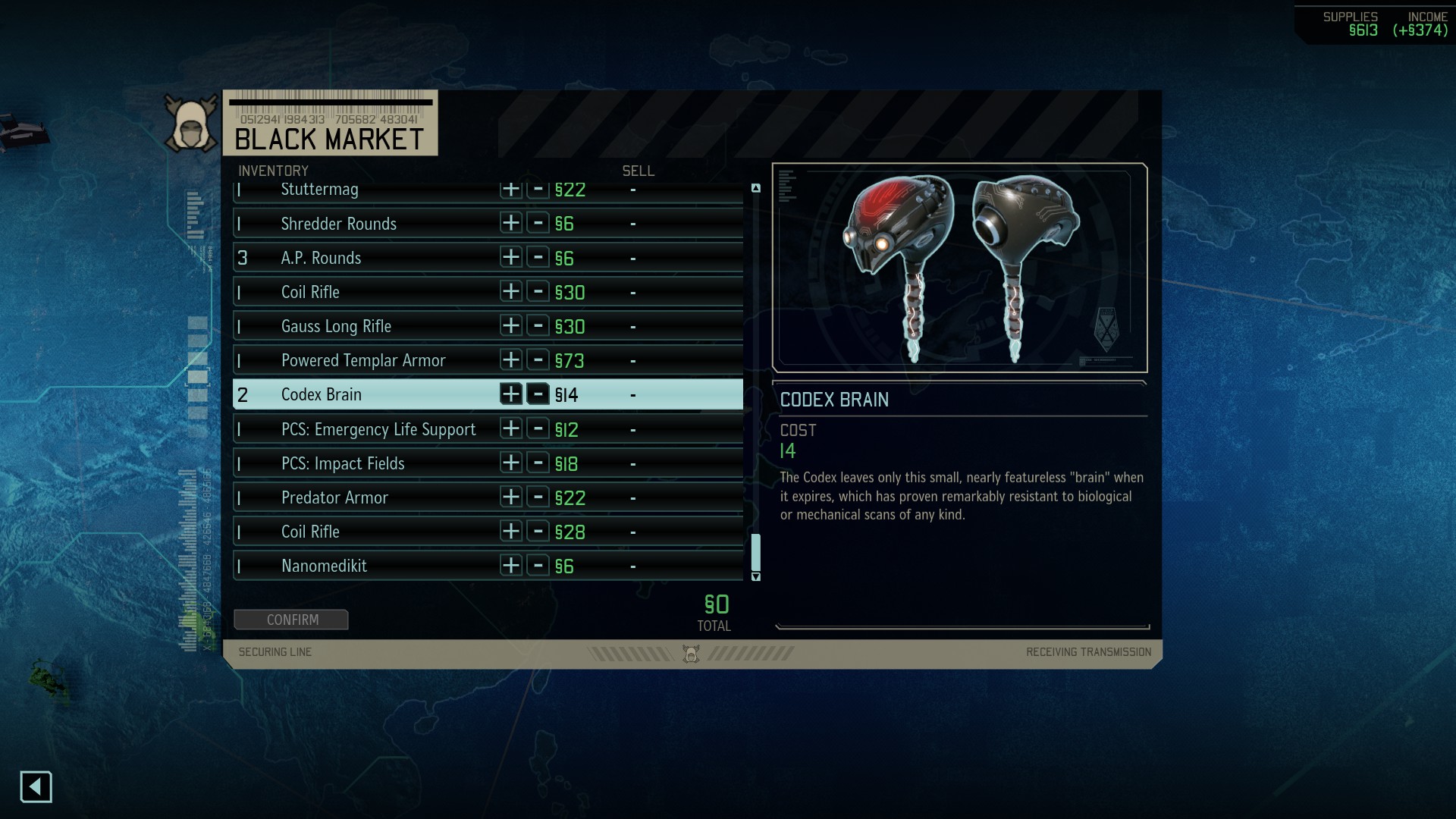Decrease the Gauss Long Rifle quantity
The width and height of the screenshot is (1456, 819).
pyautogui.click(x=539, y=326)
